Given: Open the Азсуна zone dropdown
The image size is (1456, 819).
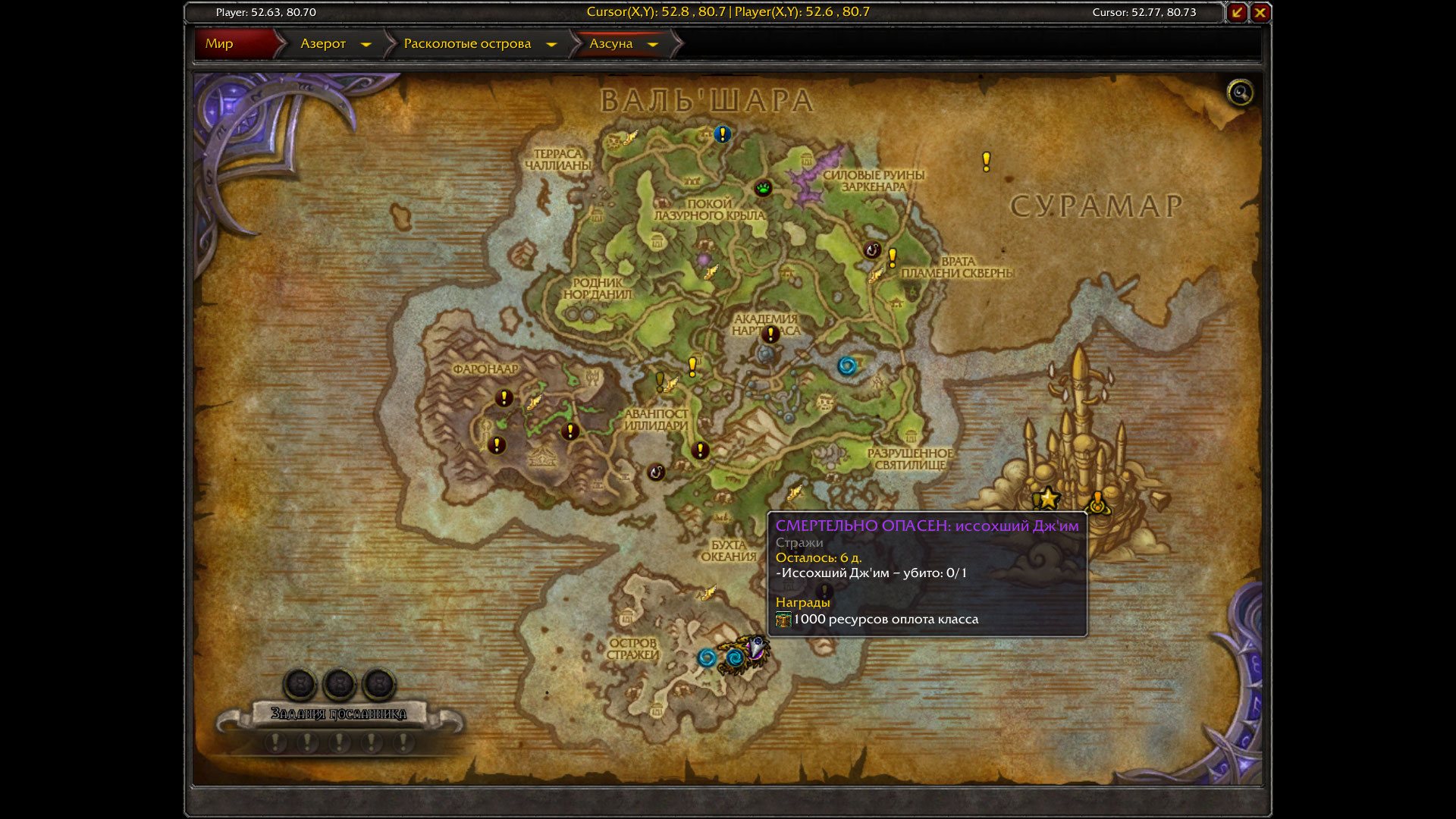Looking at the screenshot, I should 652,45.
